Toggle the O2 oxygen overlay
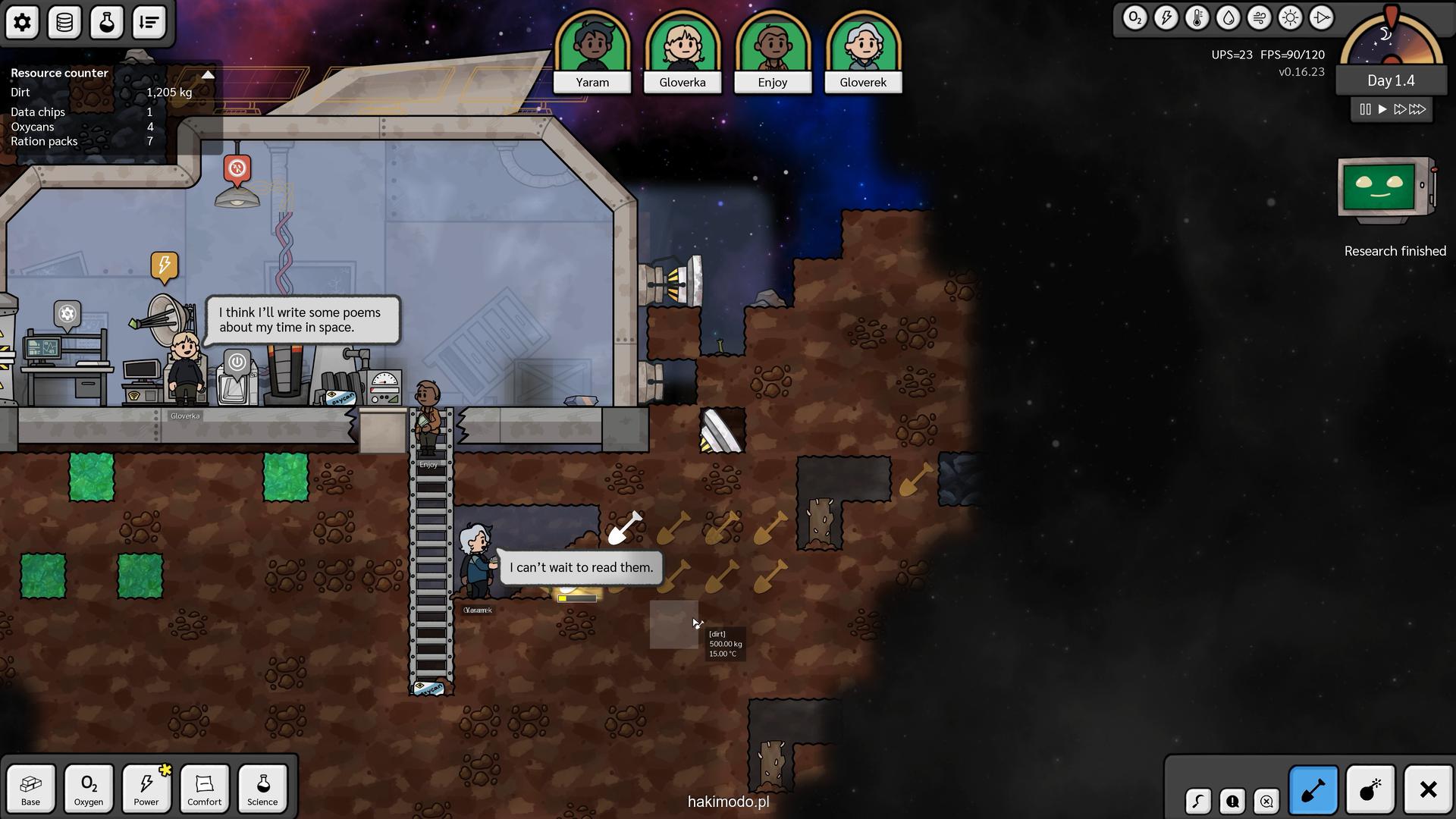Viewport: 1456px width, 819px height. (x=1134, y=18)
